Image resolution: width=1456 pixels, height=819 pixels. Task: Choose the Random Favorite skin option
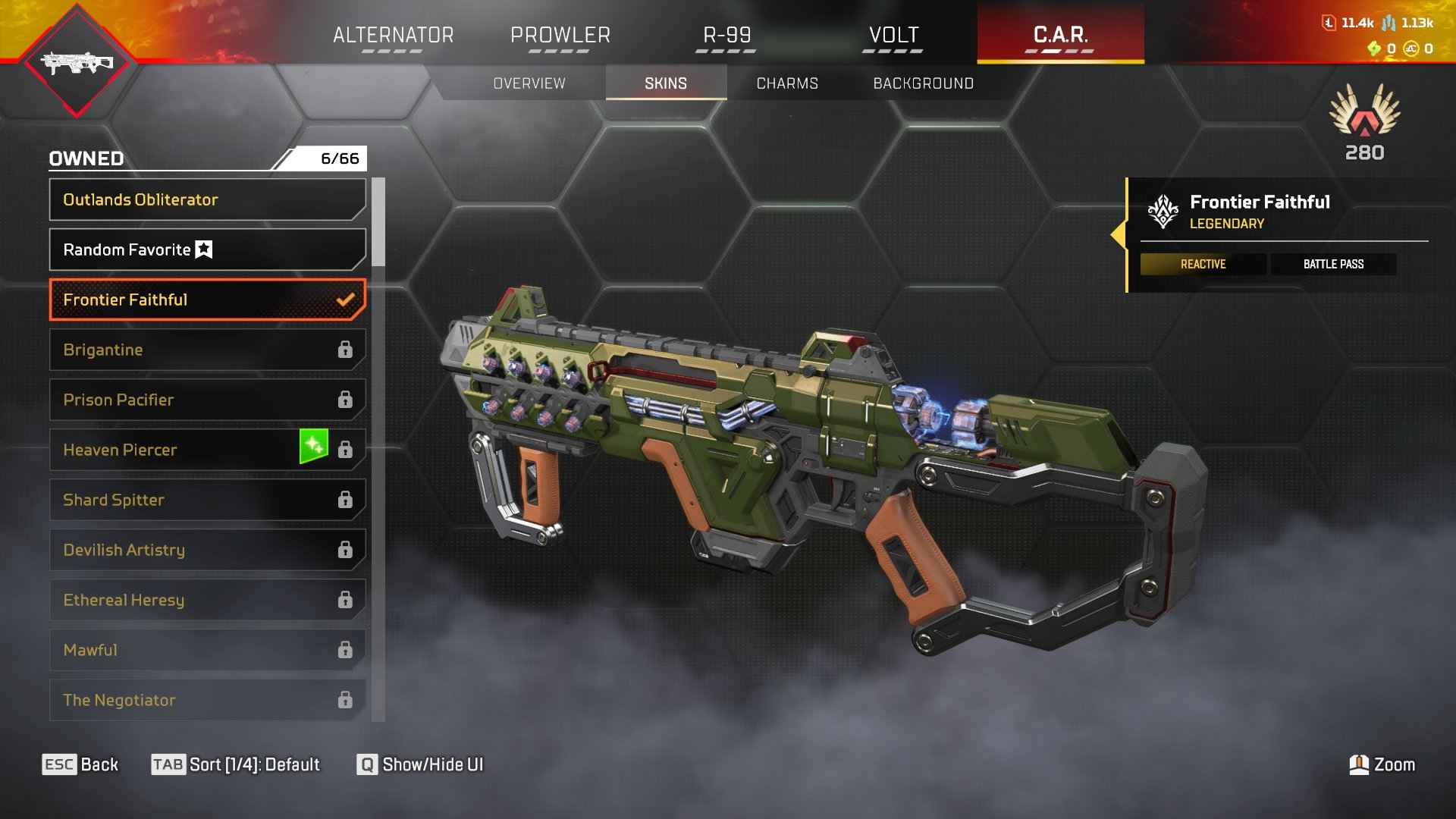[x=207, y=249]
